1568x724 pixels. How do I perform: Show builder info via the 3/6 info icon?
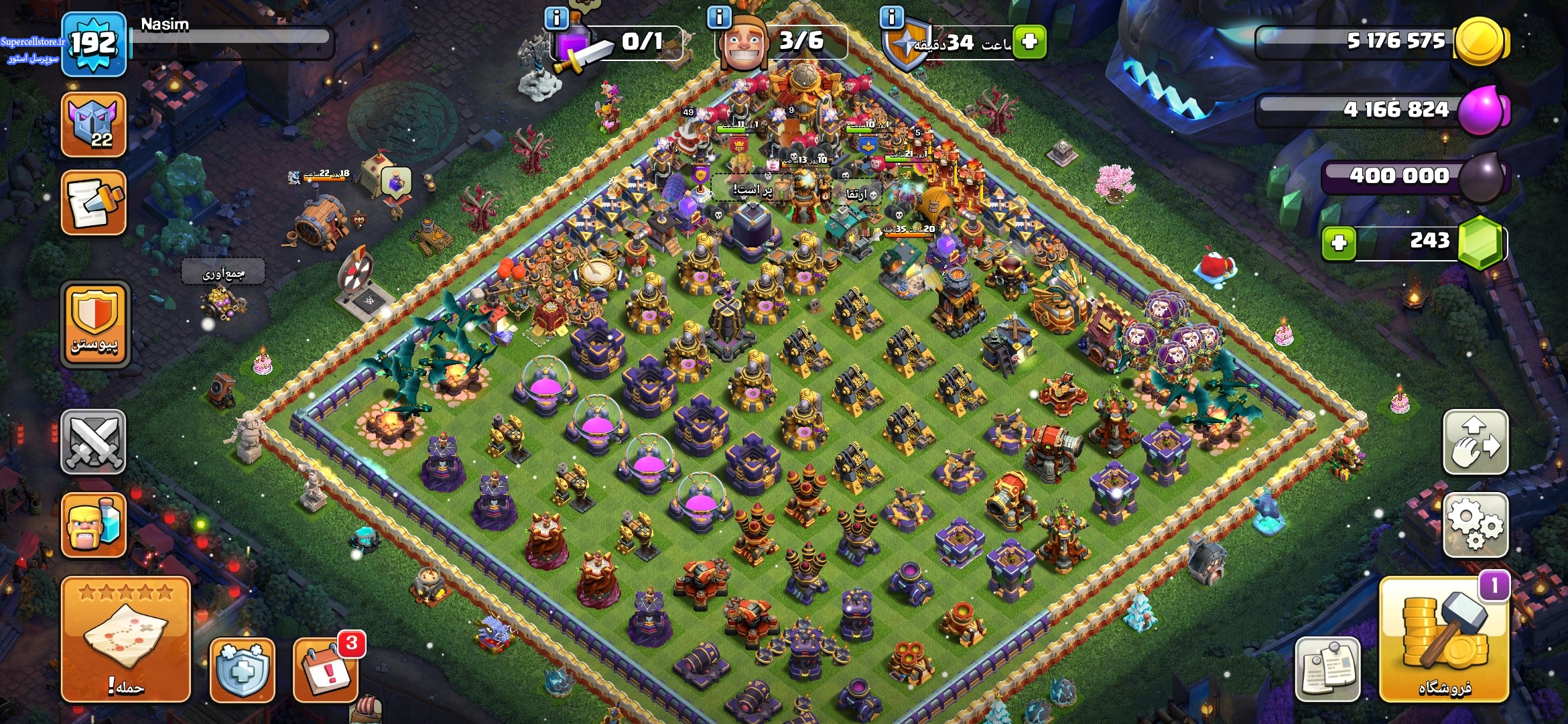[719, 17]
